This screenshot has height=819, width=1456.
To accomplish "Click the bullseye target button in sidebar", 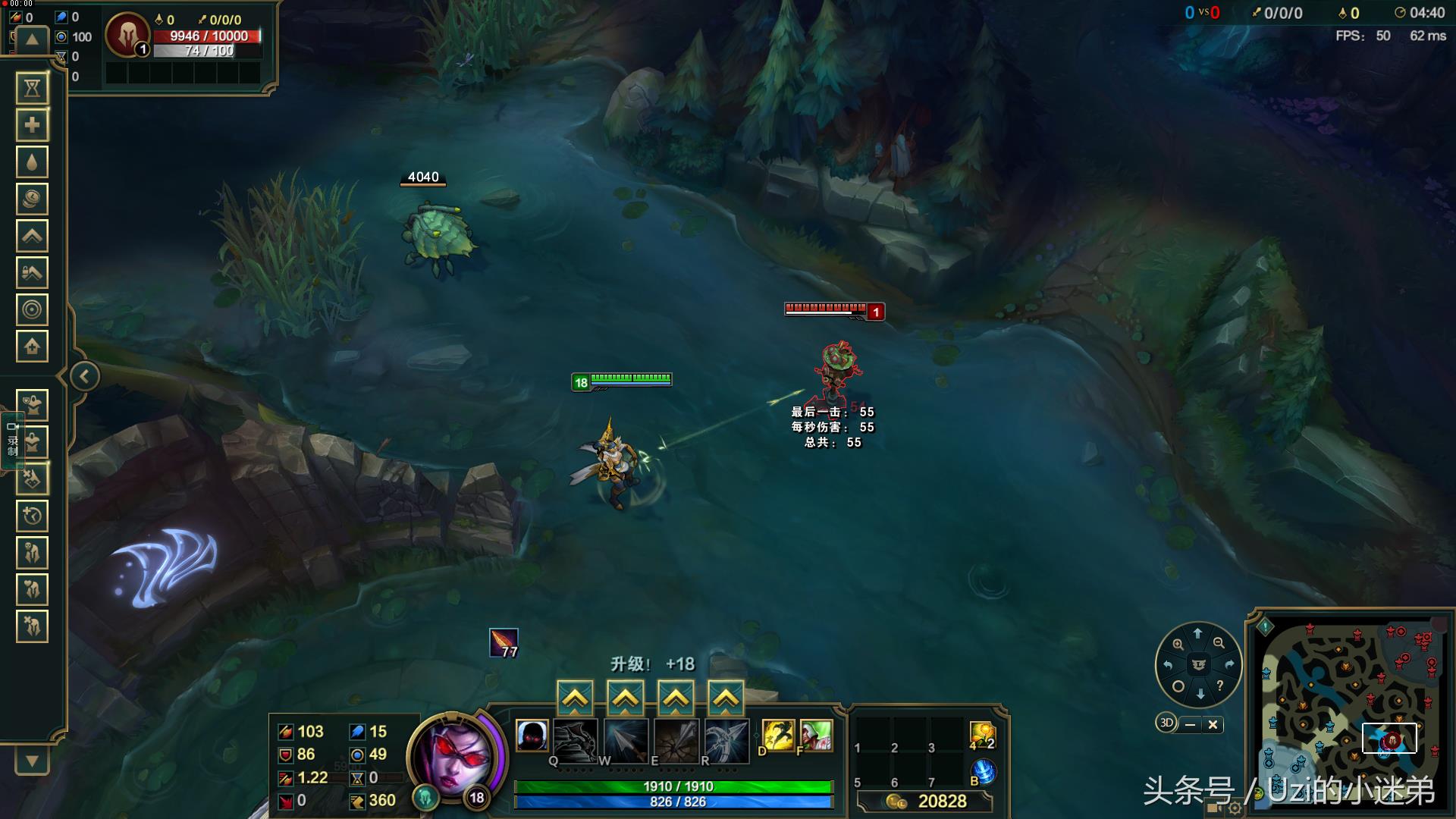I will point(32,309).
